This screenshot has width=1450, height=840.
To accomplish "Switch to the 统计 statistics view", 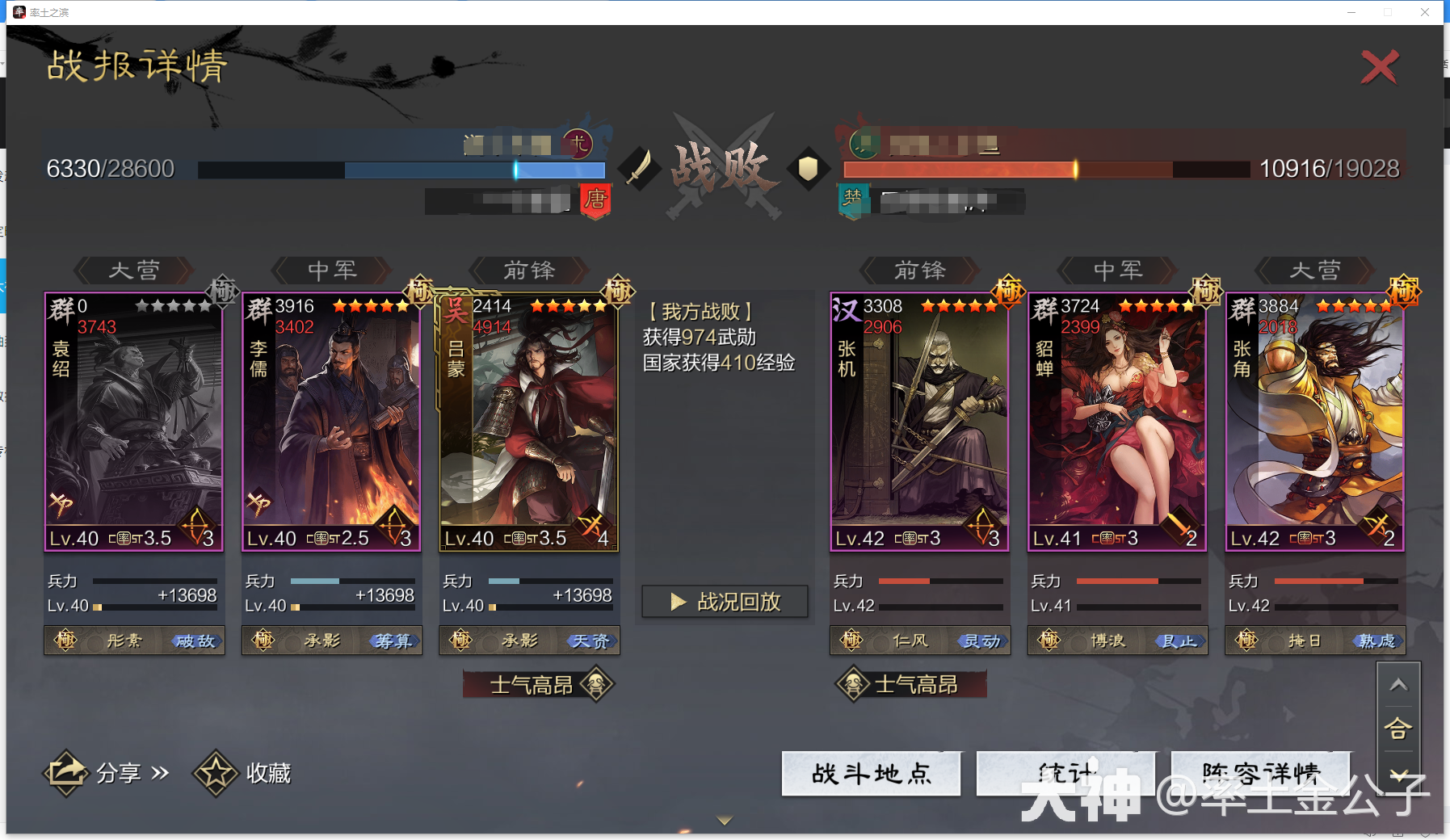I will 1065,773.
